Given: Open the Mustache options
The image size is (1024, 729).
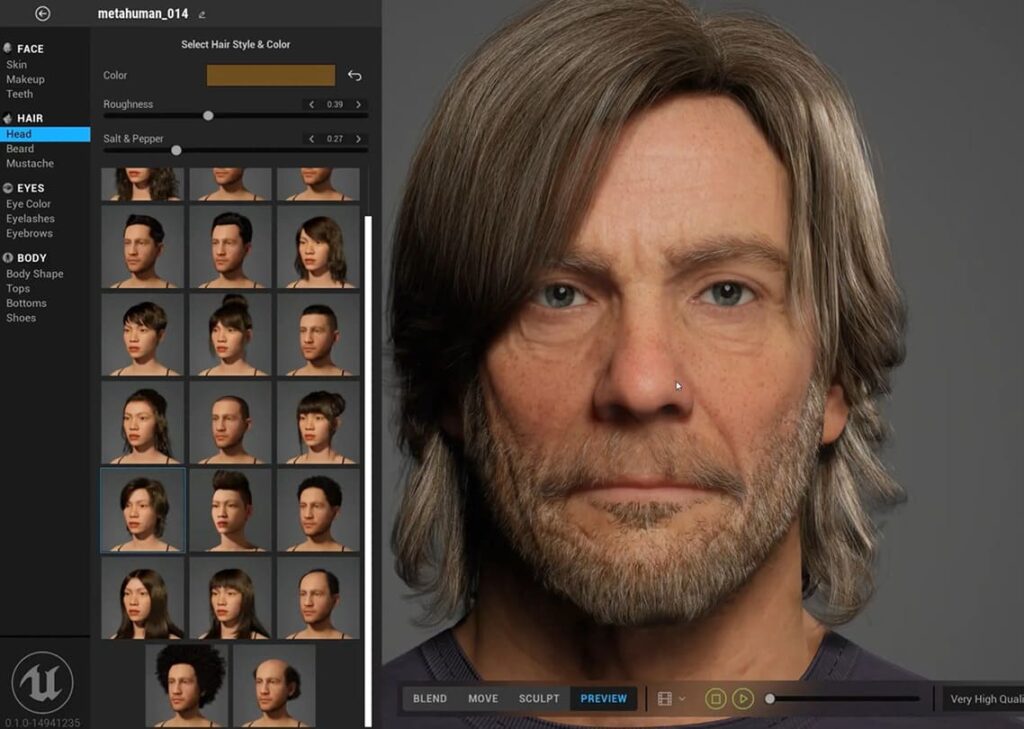Looking at the screenshot, I should click(x=30, y=163).
